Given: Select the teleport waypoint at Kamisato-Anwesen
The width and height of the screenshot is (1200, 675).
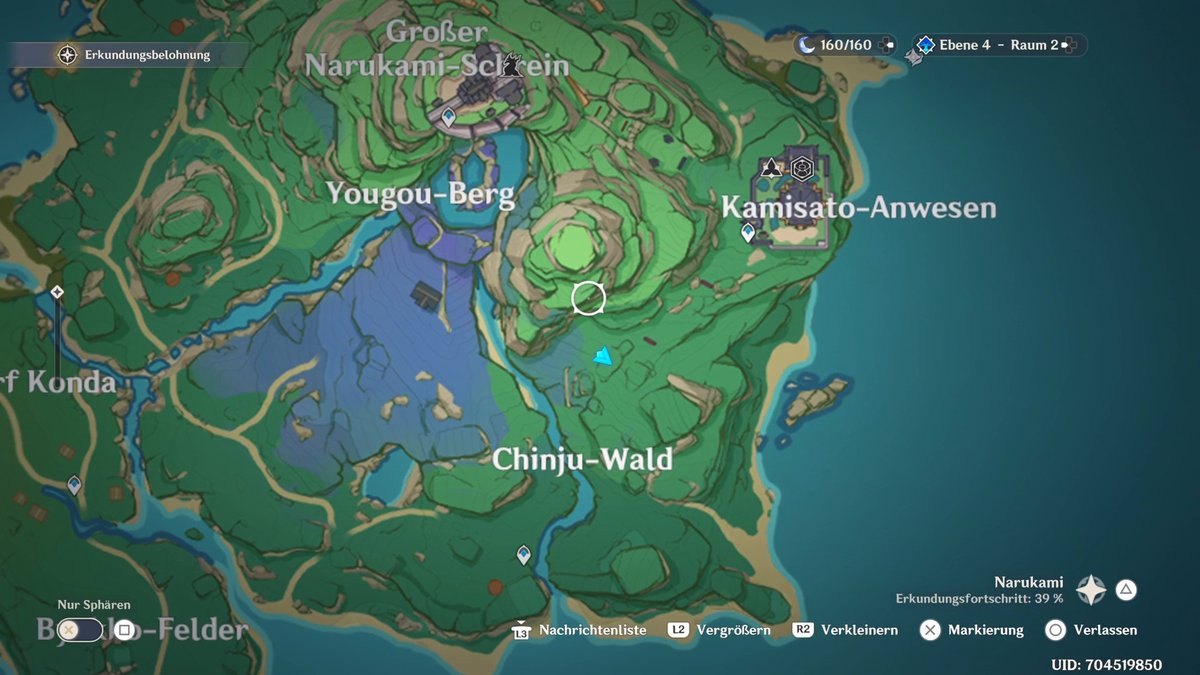Looking at the screenshot, I should coord(748,233).
